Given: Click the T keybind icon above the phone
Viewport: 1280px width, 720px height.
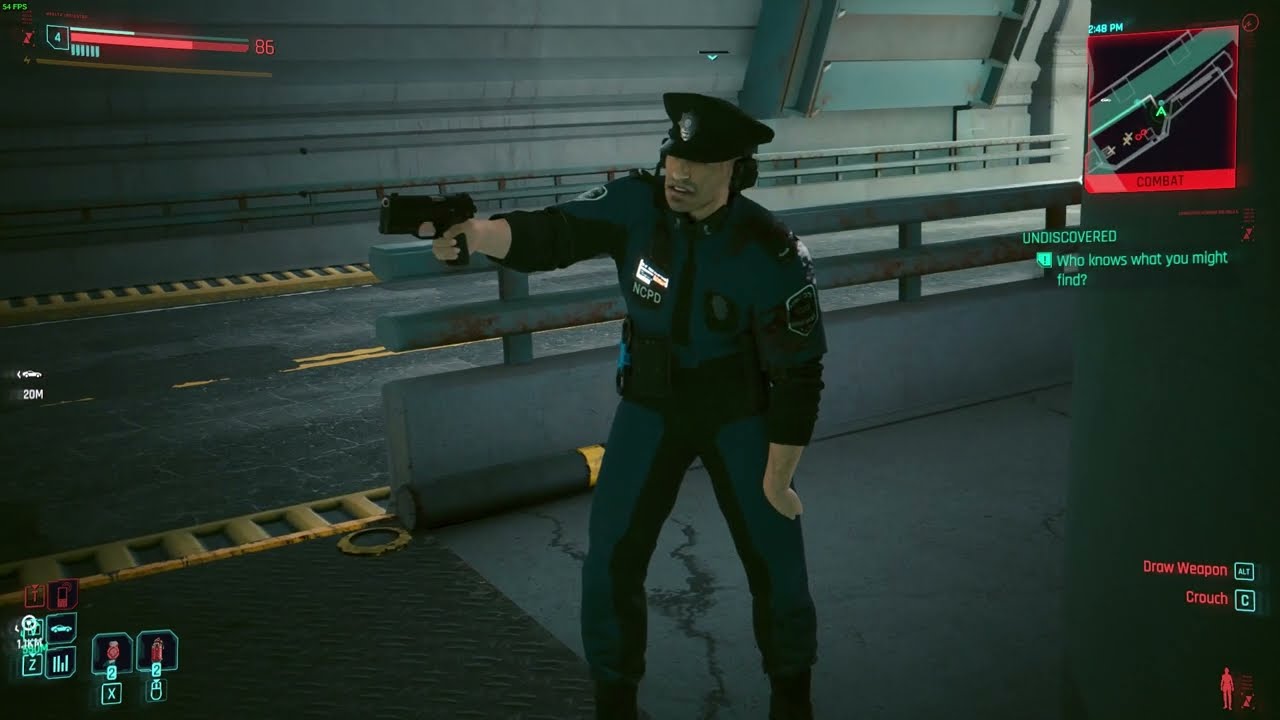Looking at the screenshot, I should 34,596.
